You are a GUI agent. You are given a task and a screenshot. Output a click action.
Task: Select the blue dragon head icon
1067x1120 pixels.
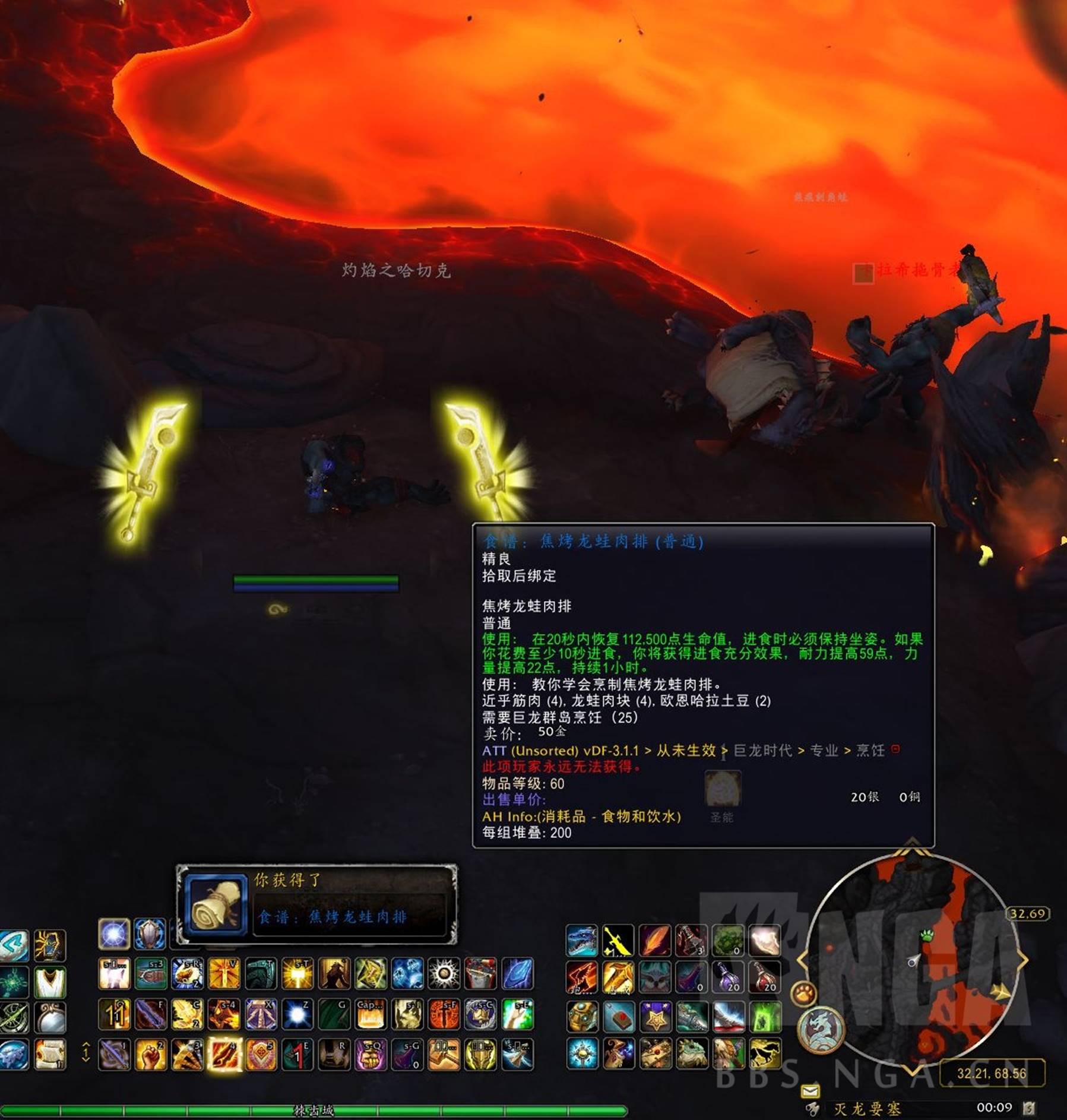click(x=582, y=941)
